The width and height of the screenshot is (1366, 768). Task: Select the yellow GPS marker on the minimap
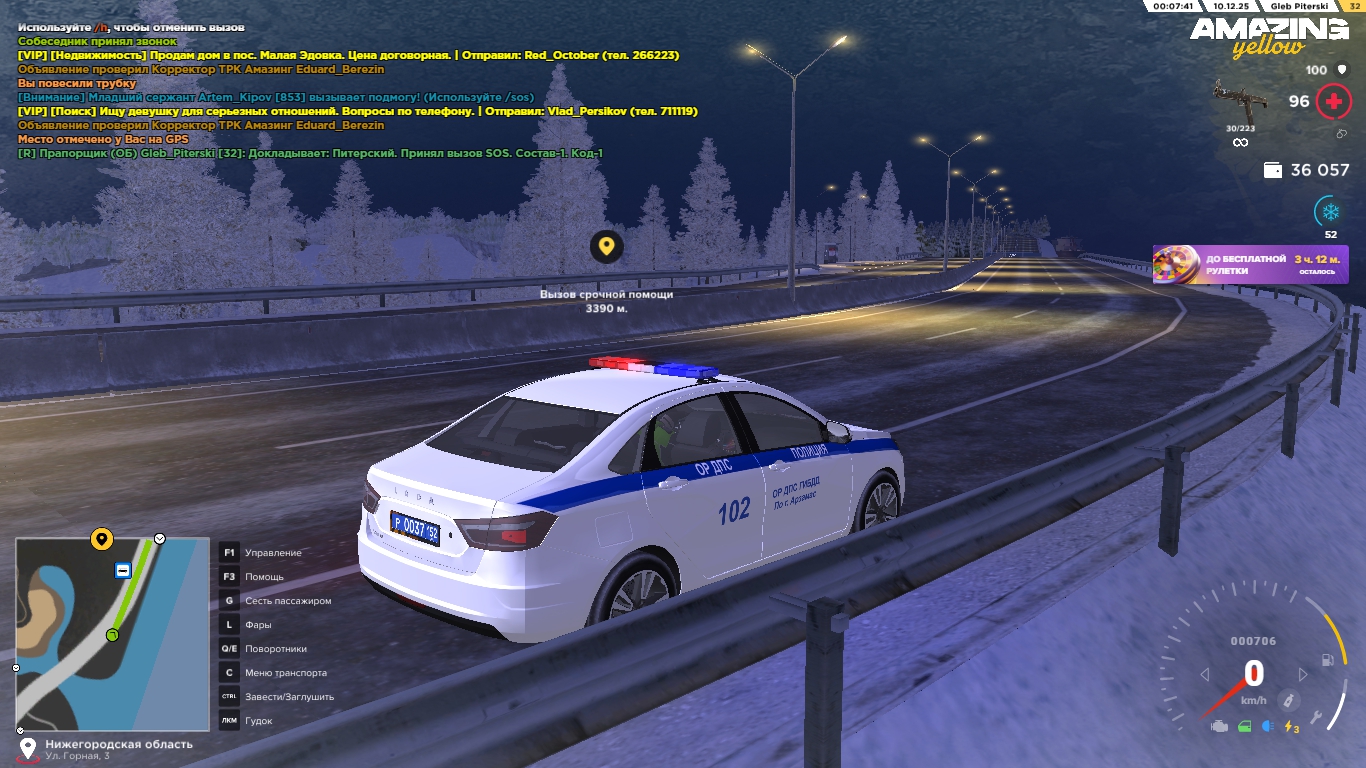[x=101, y=540]
